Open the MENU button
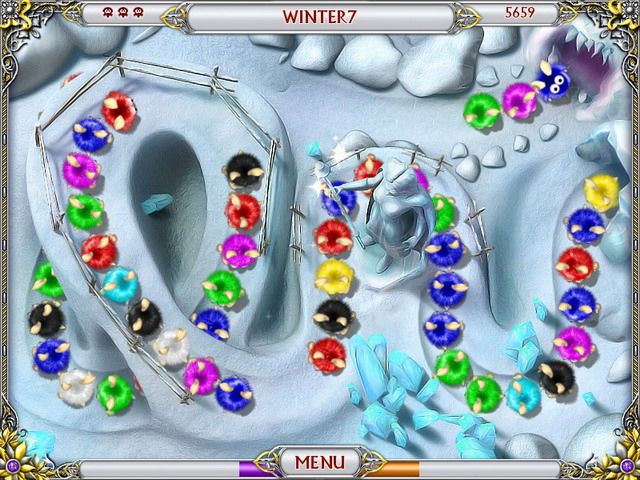 [x=320, y=462]
